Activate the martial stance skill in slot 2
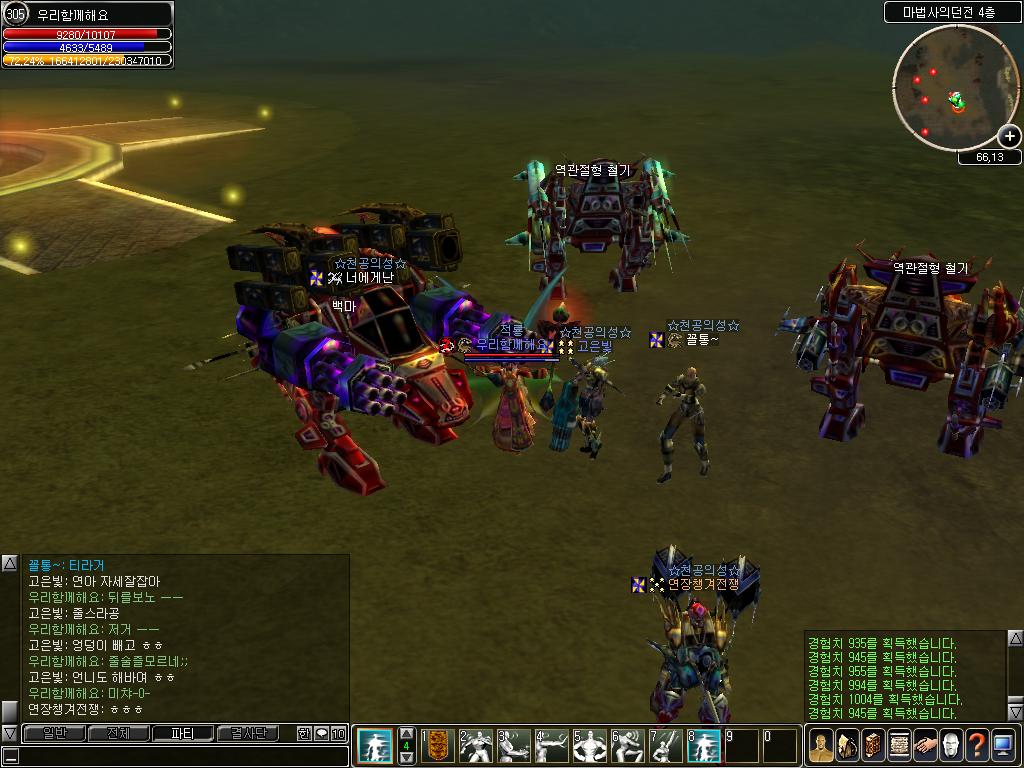The image size is (1024, 768). pos(476,746)
